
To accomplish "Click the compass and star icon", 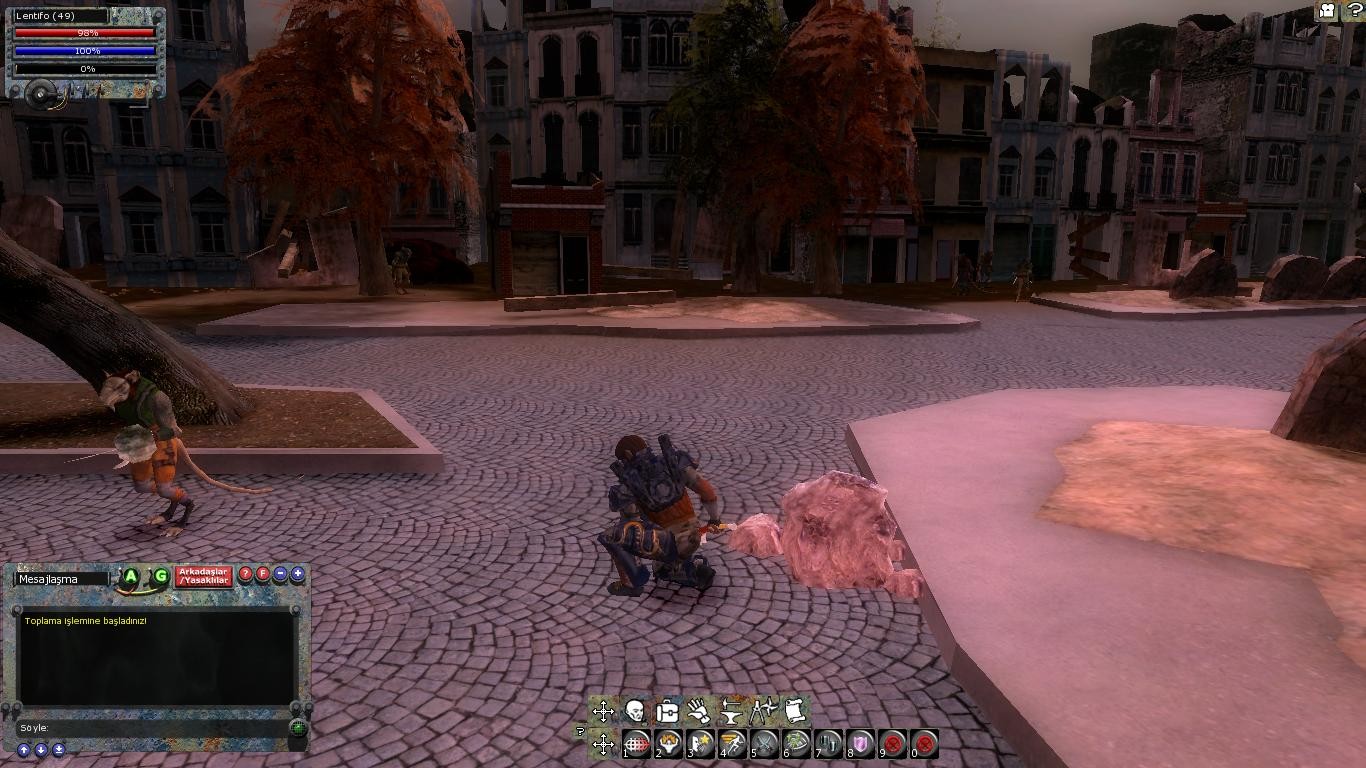I will (x=763, y=712).
